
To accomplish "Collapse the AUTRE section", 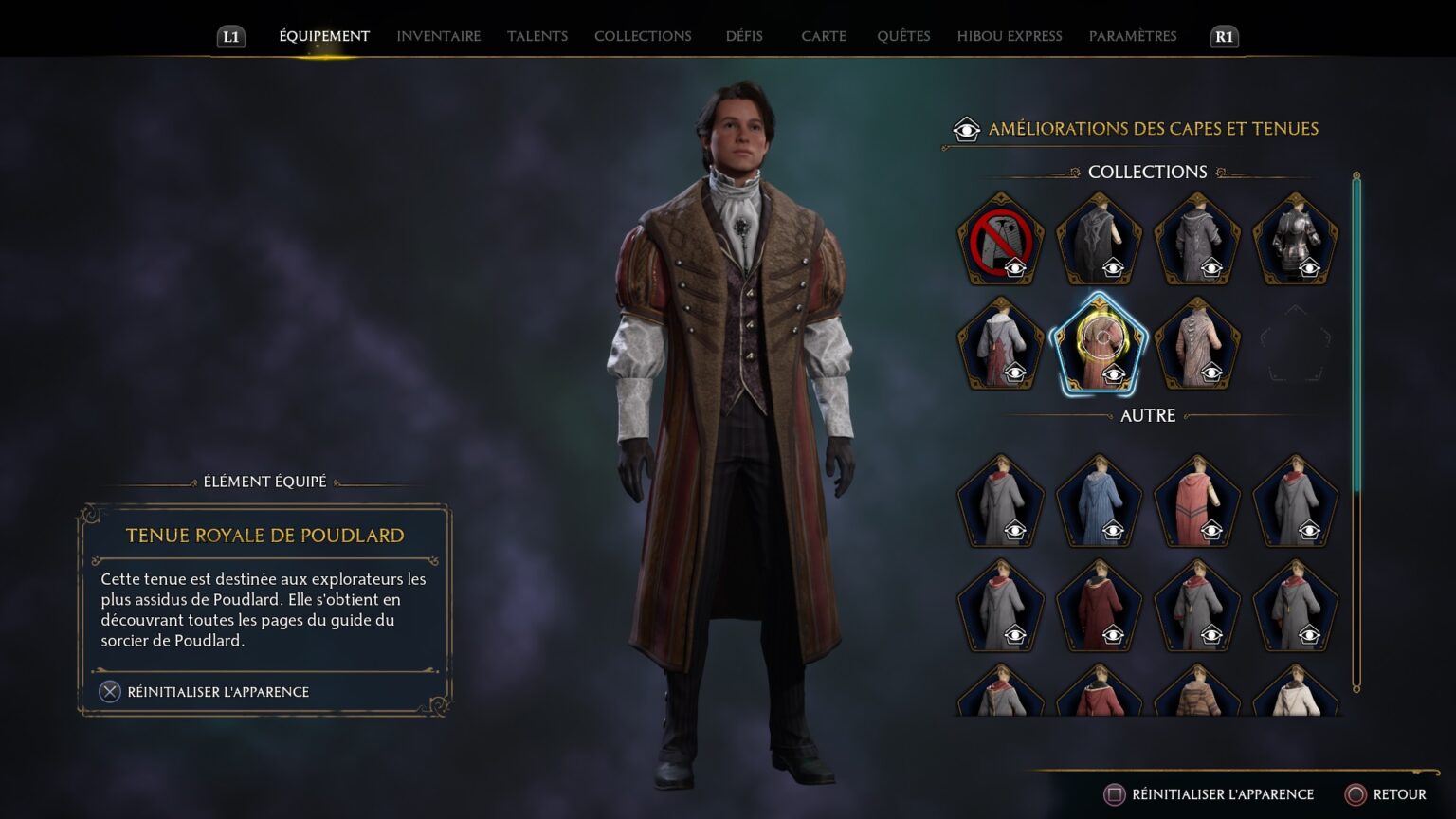I will click(x=1146, y=415).
